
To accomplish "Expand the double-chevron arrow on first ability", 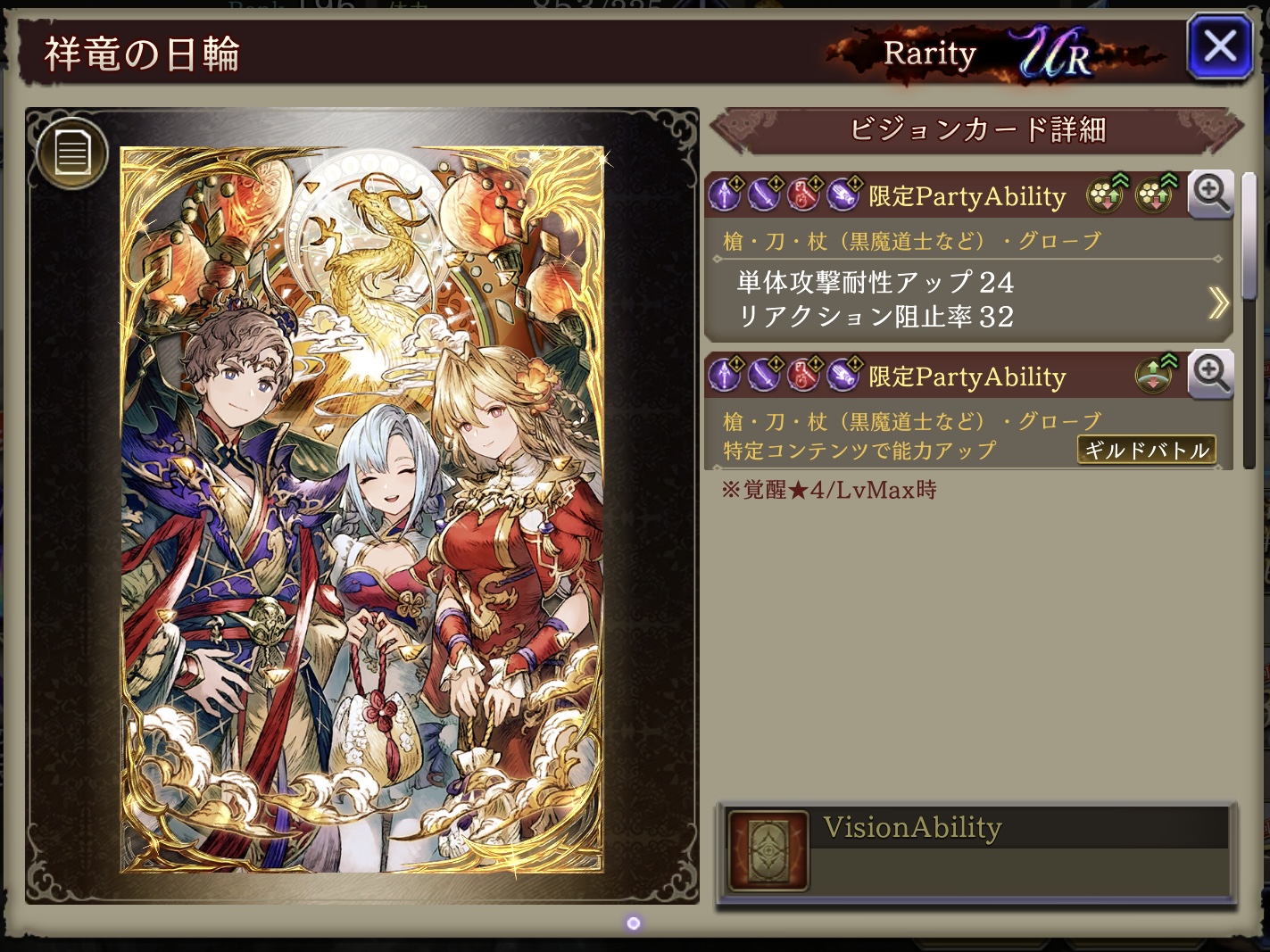I will [1217, 303].
